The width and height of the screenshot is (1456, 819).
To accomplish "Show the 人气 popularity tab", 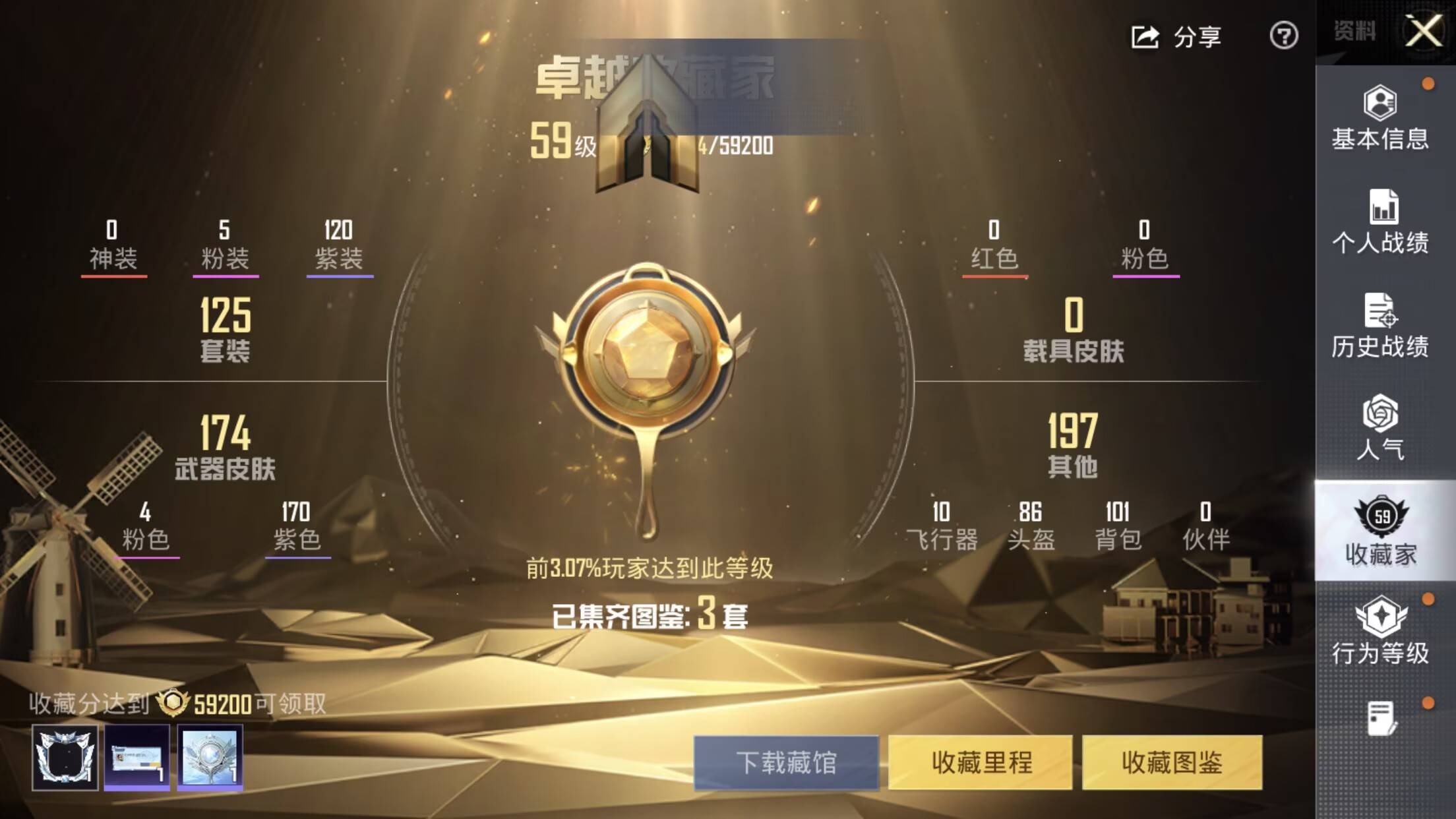I will [x=1380, y=429].
